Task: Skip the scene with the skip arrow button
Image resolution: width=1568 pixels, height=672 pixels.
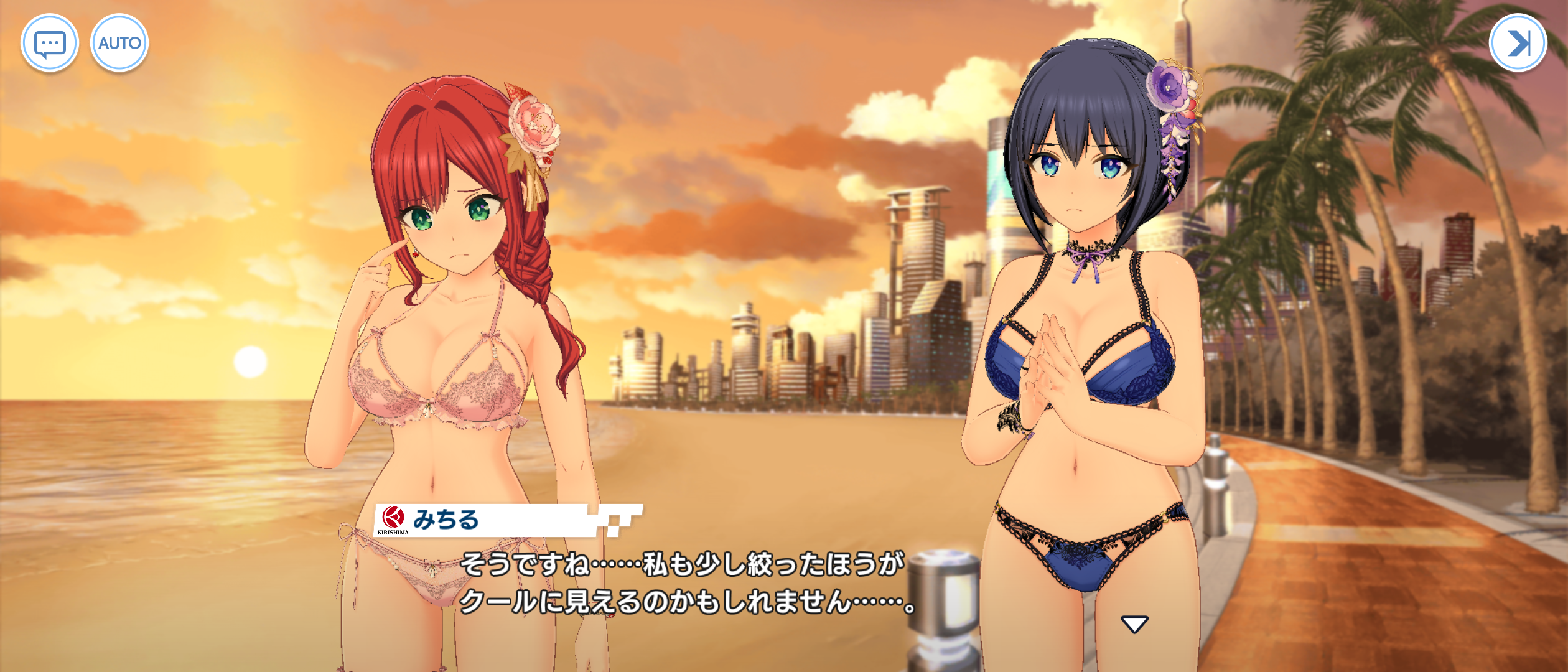Action: pos(1518,43)
